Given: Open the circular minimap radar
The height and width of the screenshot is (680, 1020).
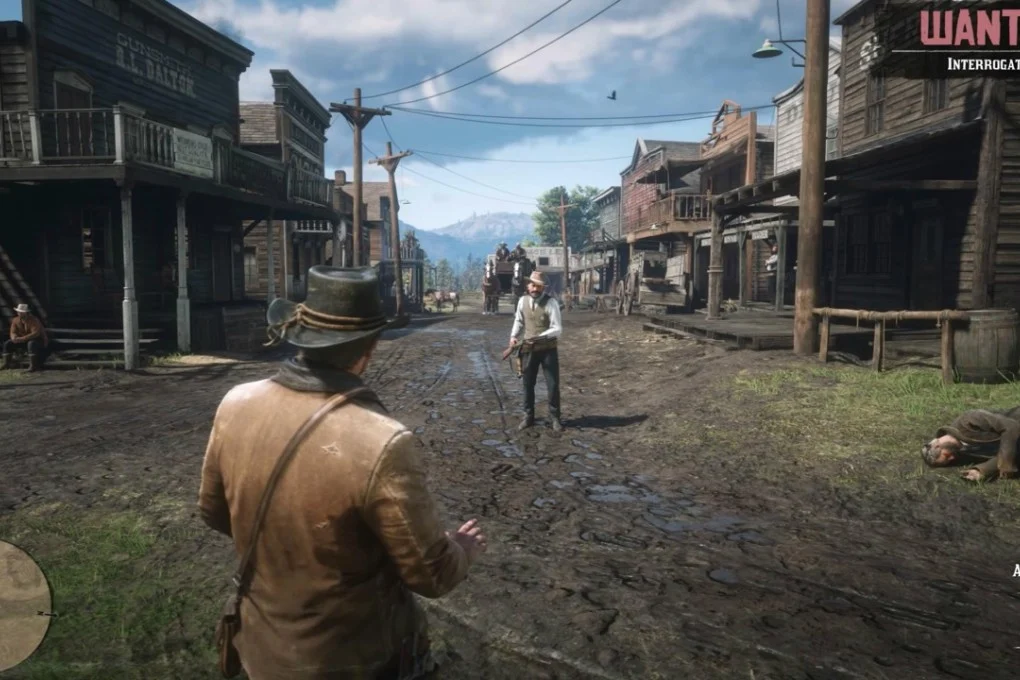Looking at the screenshot, I should 20,605.
